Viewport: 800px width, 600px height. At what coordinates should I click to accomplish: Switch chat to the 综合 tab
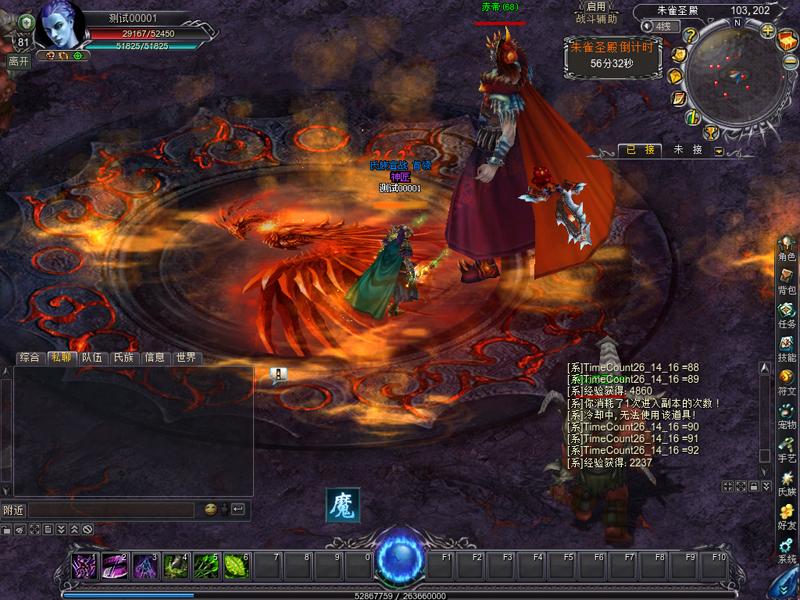tap(29, 357)
